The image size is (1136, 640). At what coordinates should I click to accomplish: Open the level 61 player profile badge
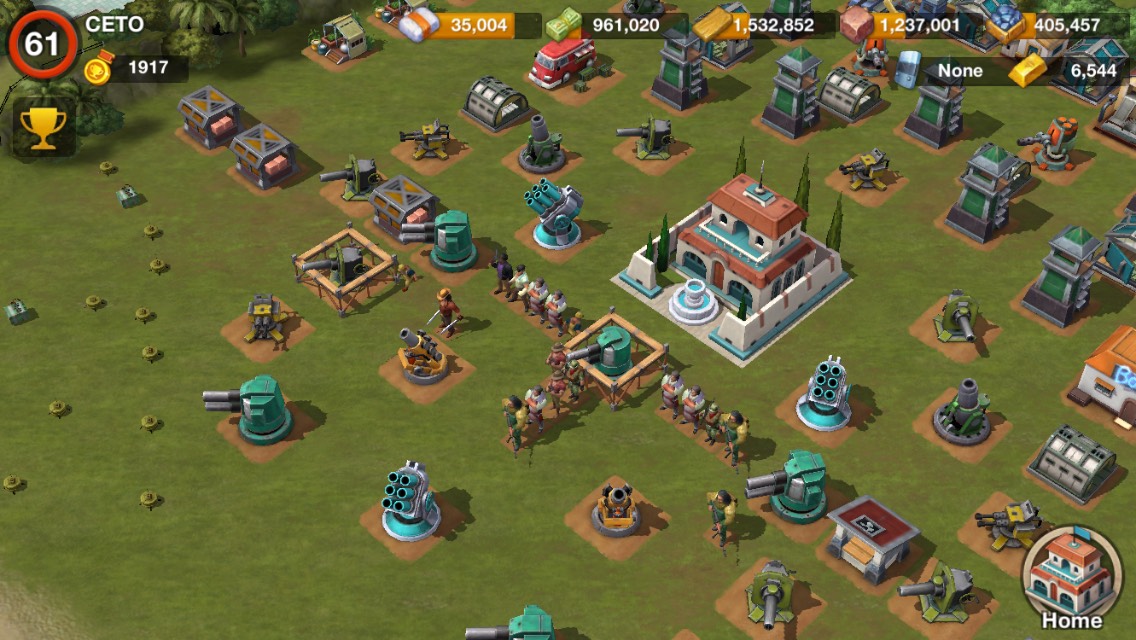[x=43, y=44]
